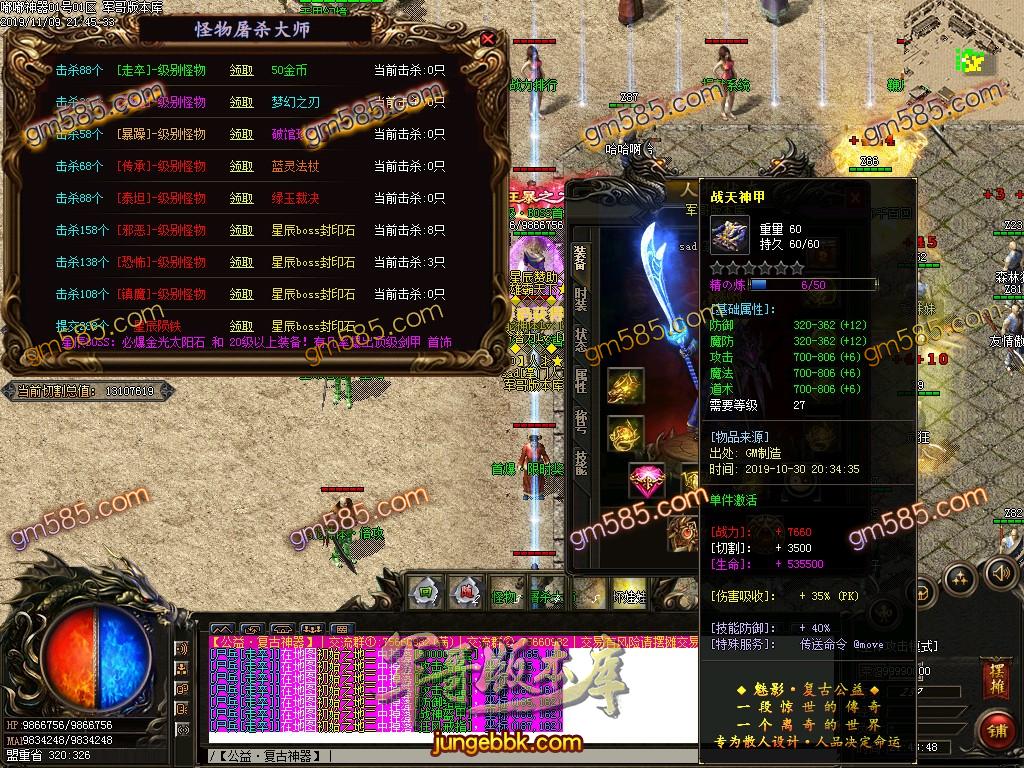Claim the Green Jade Judgment reward row

coord(241,199)
